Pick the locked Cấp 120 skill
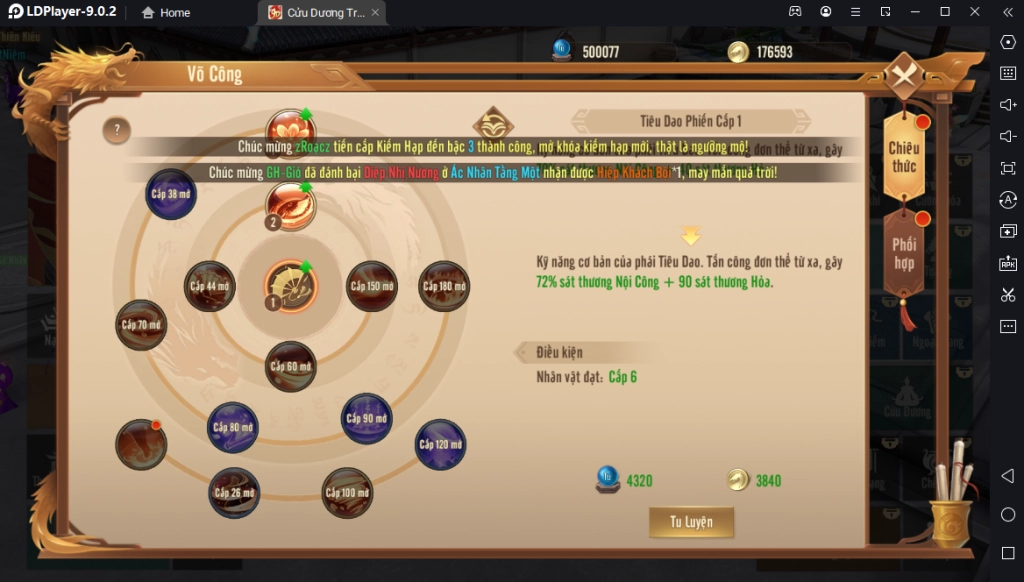 (440, 444)
